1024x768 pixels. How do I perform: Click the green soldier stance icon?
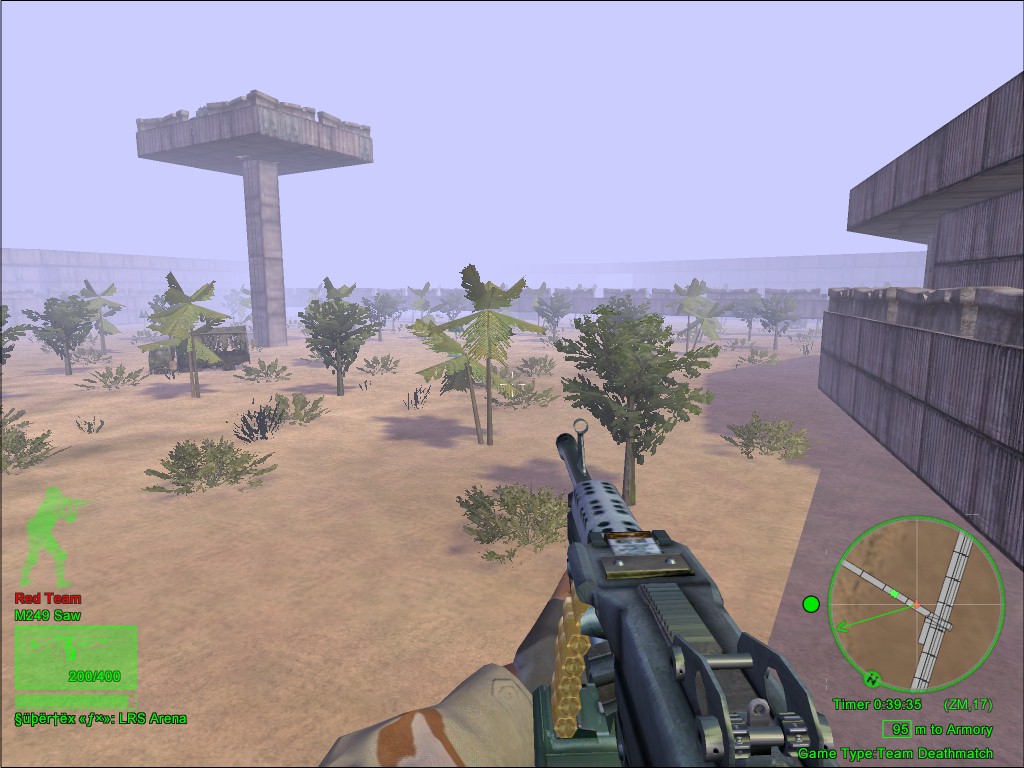pyautogui.click(x=52, y=538)
